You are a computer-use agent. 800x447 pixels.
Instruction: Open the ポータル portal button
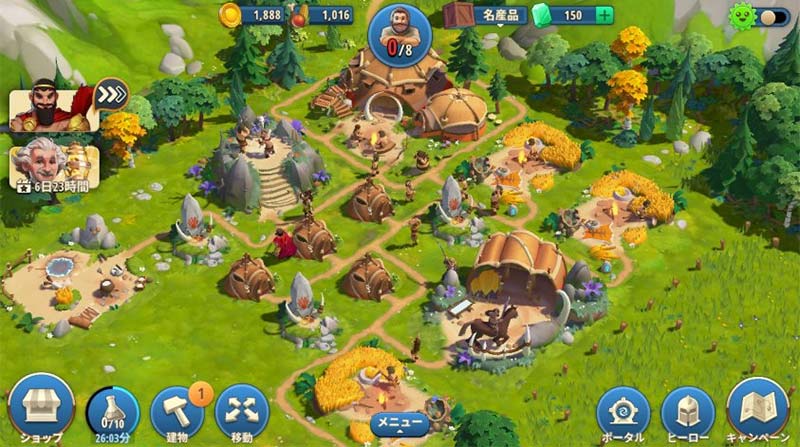[x=623, y=412]
